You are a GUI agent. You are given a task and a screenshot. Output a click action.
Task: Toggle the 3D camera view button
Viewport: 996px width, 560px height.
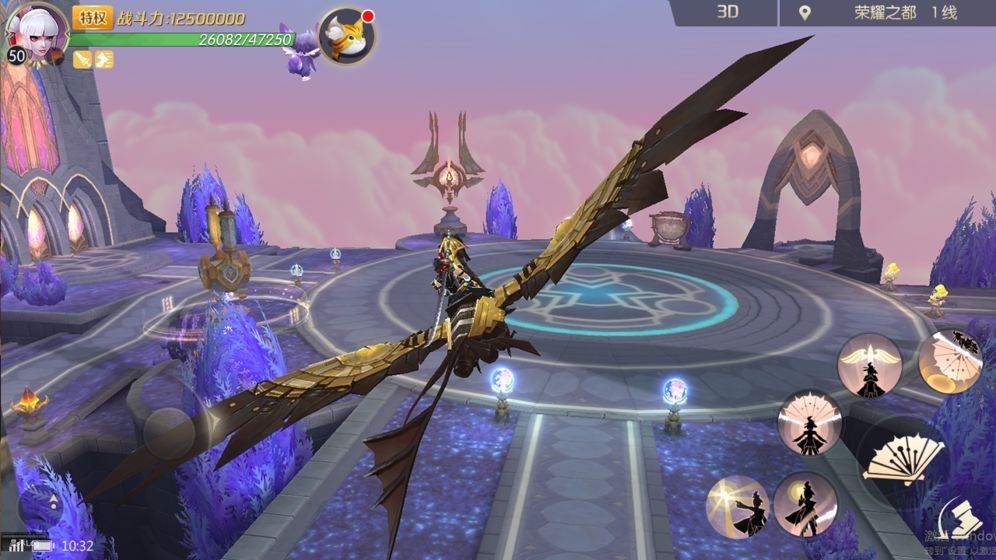(727, 13)
